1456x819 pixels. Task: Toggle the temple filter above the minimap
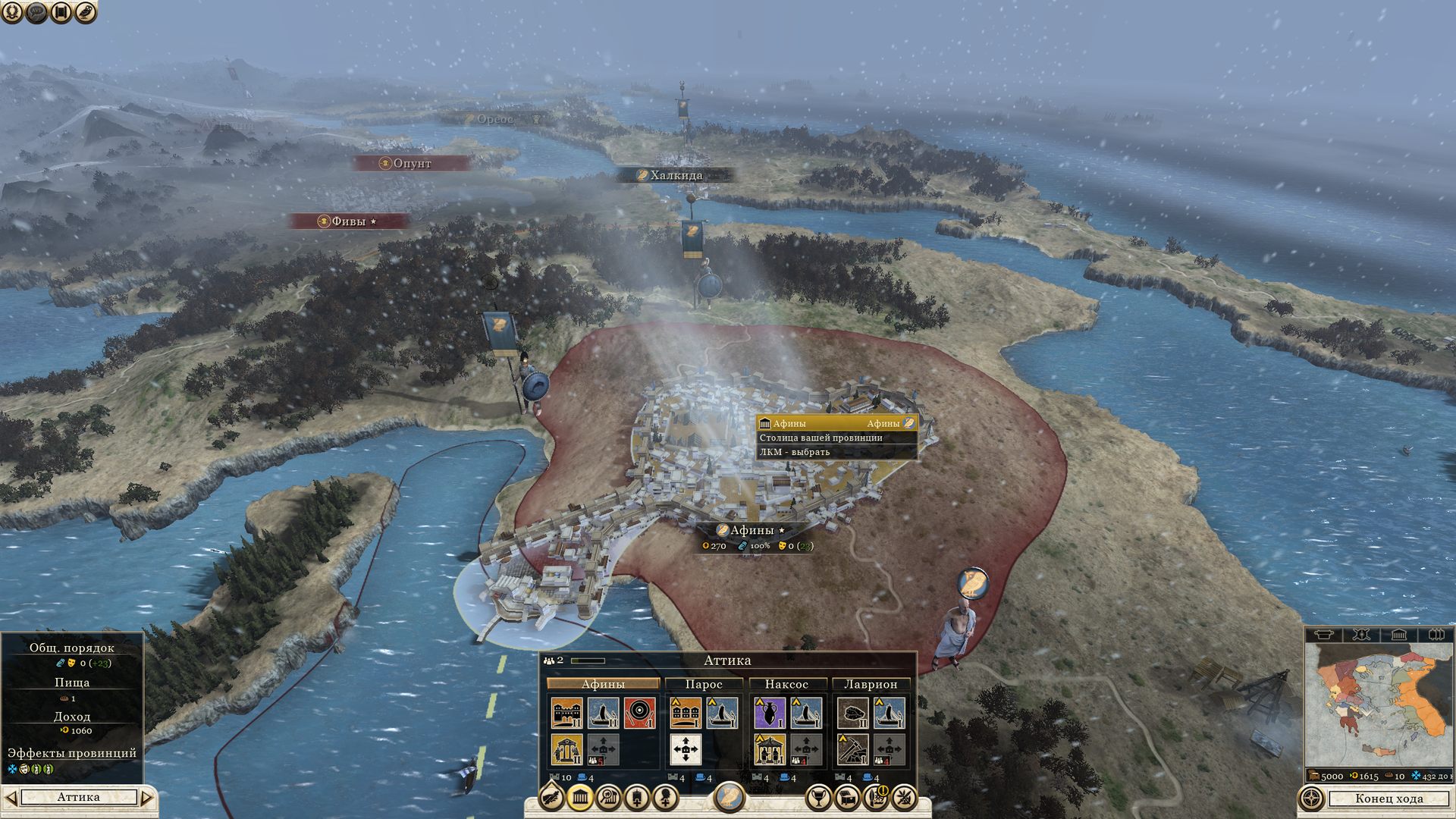click(x=1398, y=634)
